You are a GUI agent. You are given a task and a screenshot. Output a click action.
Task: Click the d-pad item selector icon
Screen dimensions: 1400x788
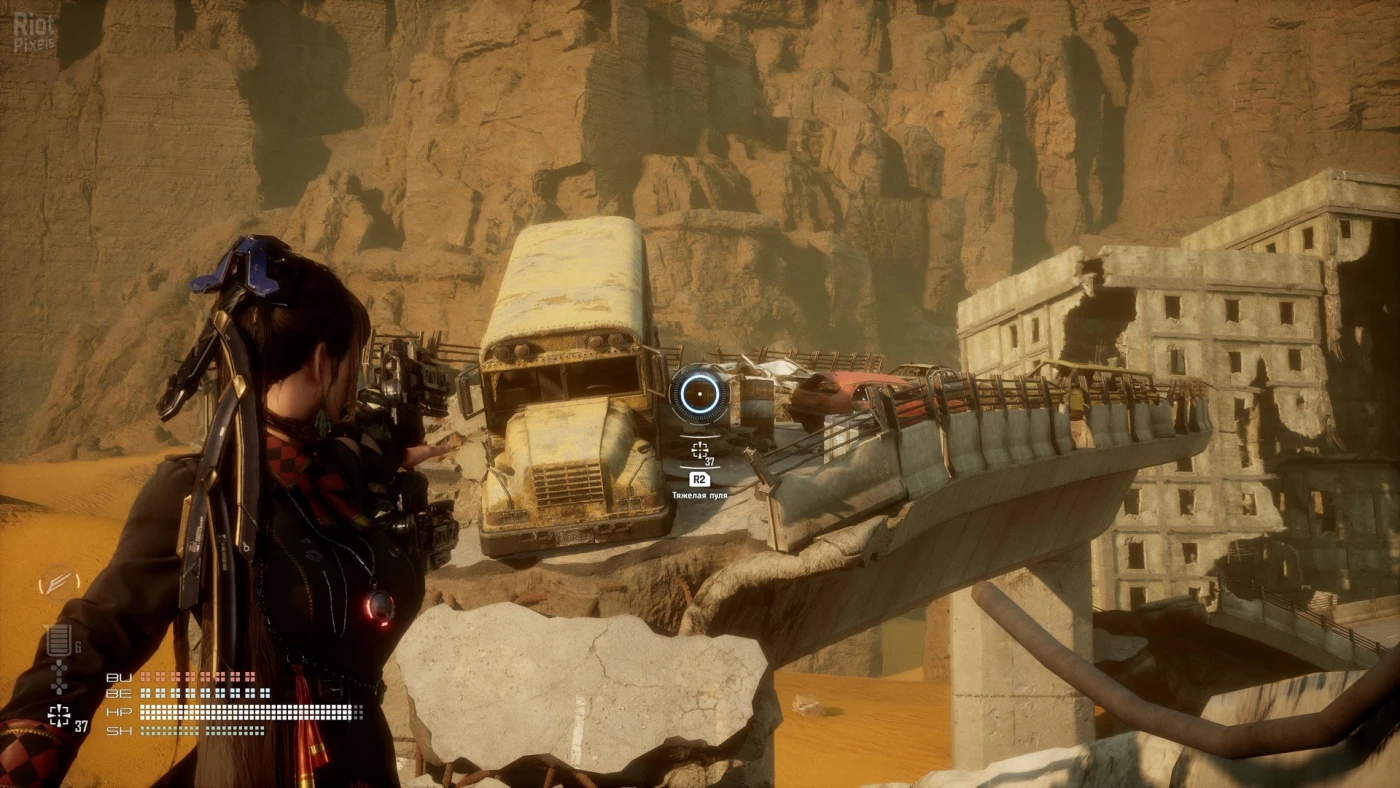pyautogui.click(x=59, y=676)
